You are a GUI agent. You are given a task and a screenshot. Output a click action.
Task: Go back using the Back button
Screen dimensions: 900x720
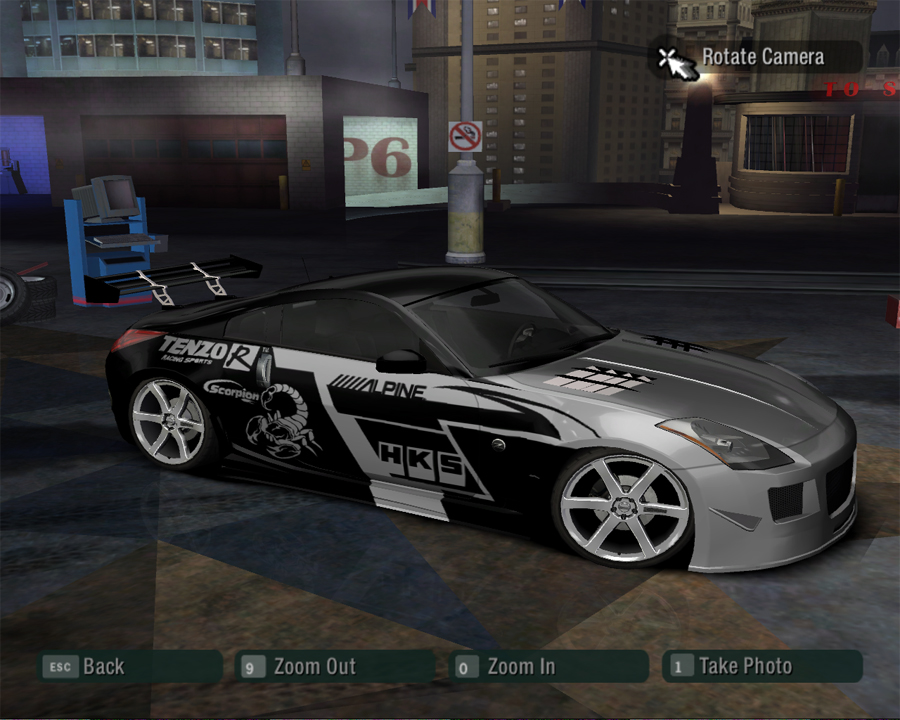click(x=102, y=666)
